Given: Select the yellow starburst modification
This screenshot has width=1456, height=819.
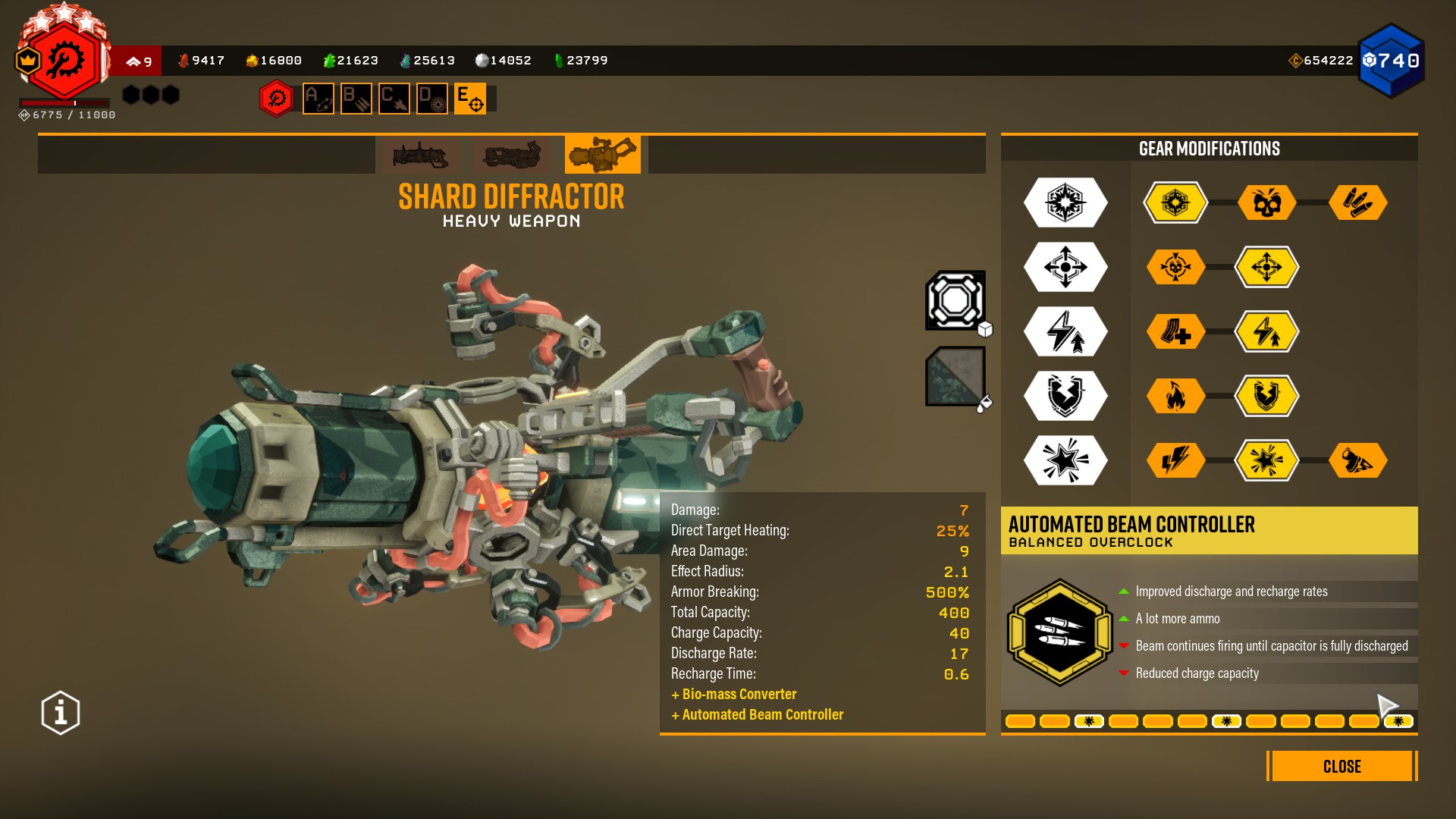Looking at the screenshot, I should 1266,460.
